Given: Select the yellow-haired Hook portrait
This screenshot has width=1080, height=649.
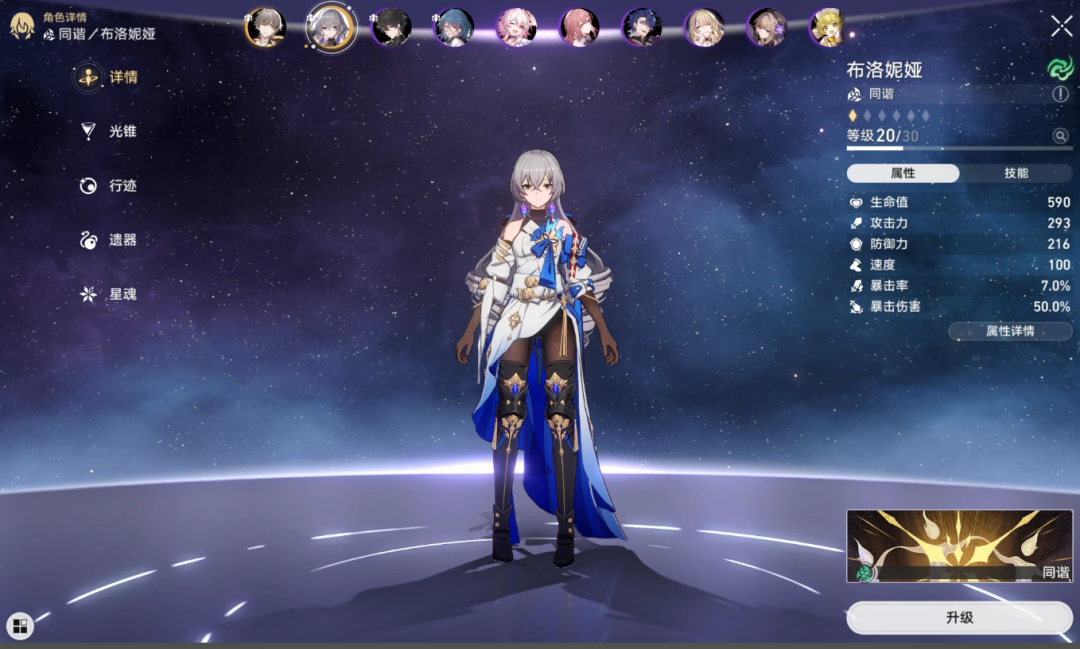Looking at the screenshot, I should coord(828,27).
